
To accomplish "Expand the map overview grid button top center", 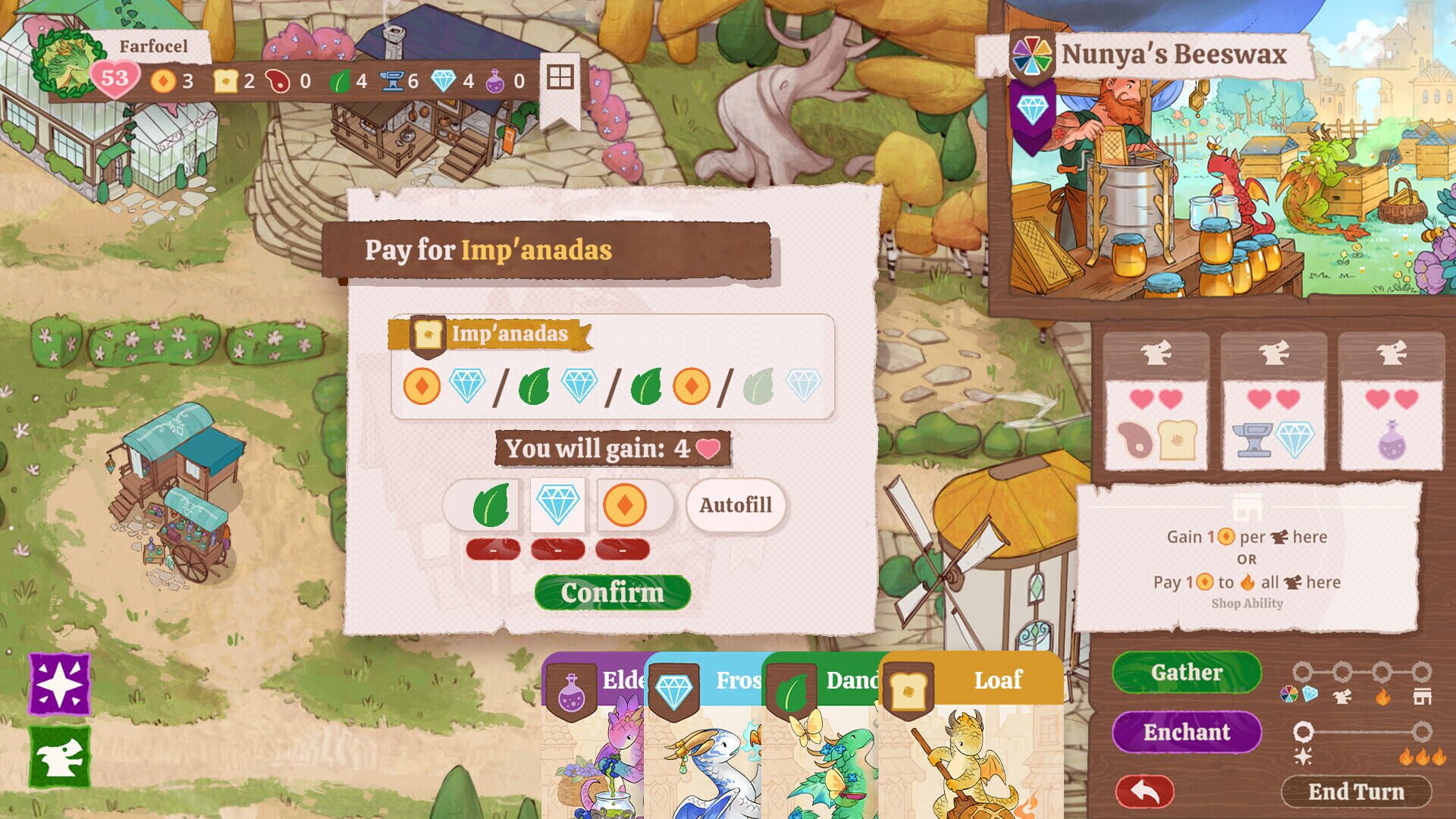I will [559, 77].
